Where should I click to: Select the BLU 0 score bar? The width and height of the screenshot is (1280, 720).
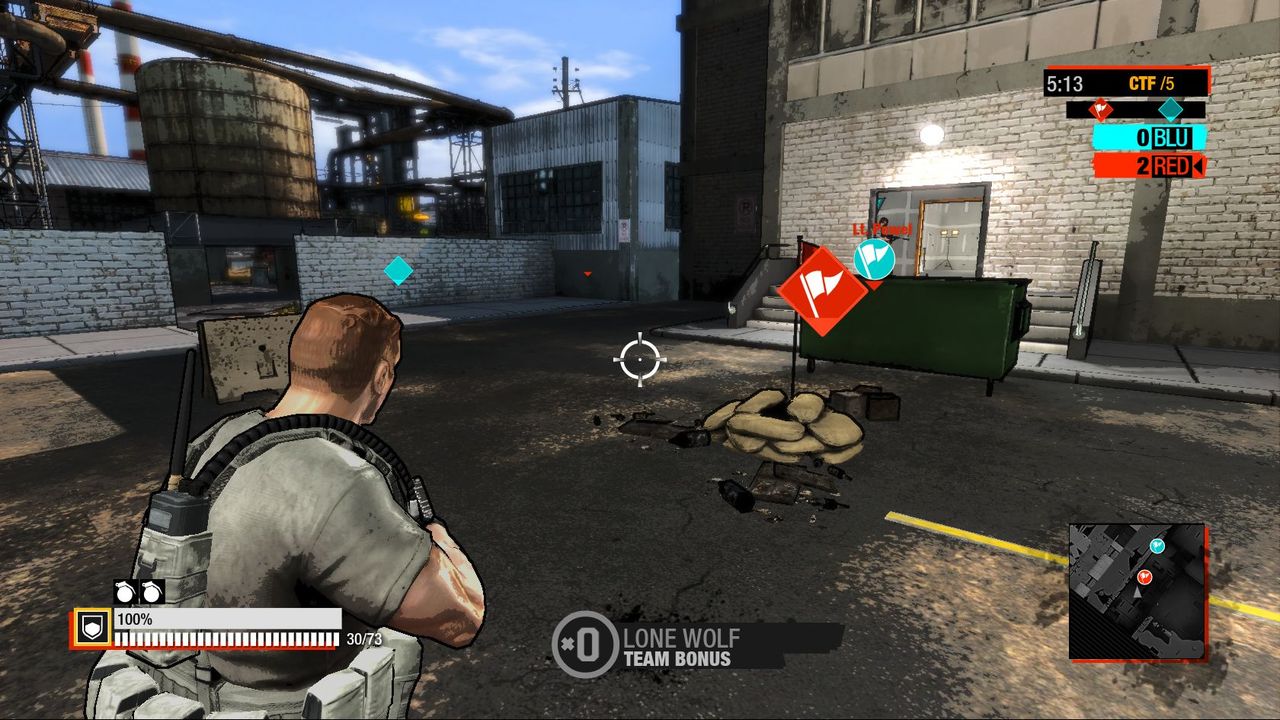[x=1150, y=136]
